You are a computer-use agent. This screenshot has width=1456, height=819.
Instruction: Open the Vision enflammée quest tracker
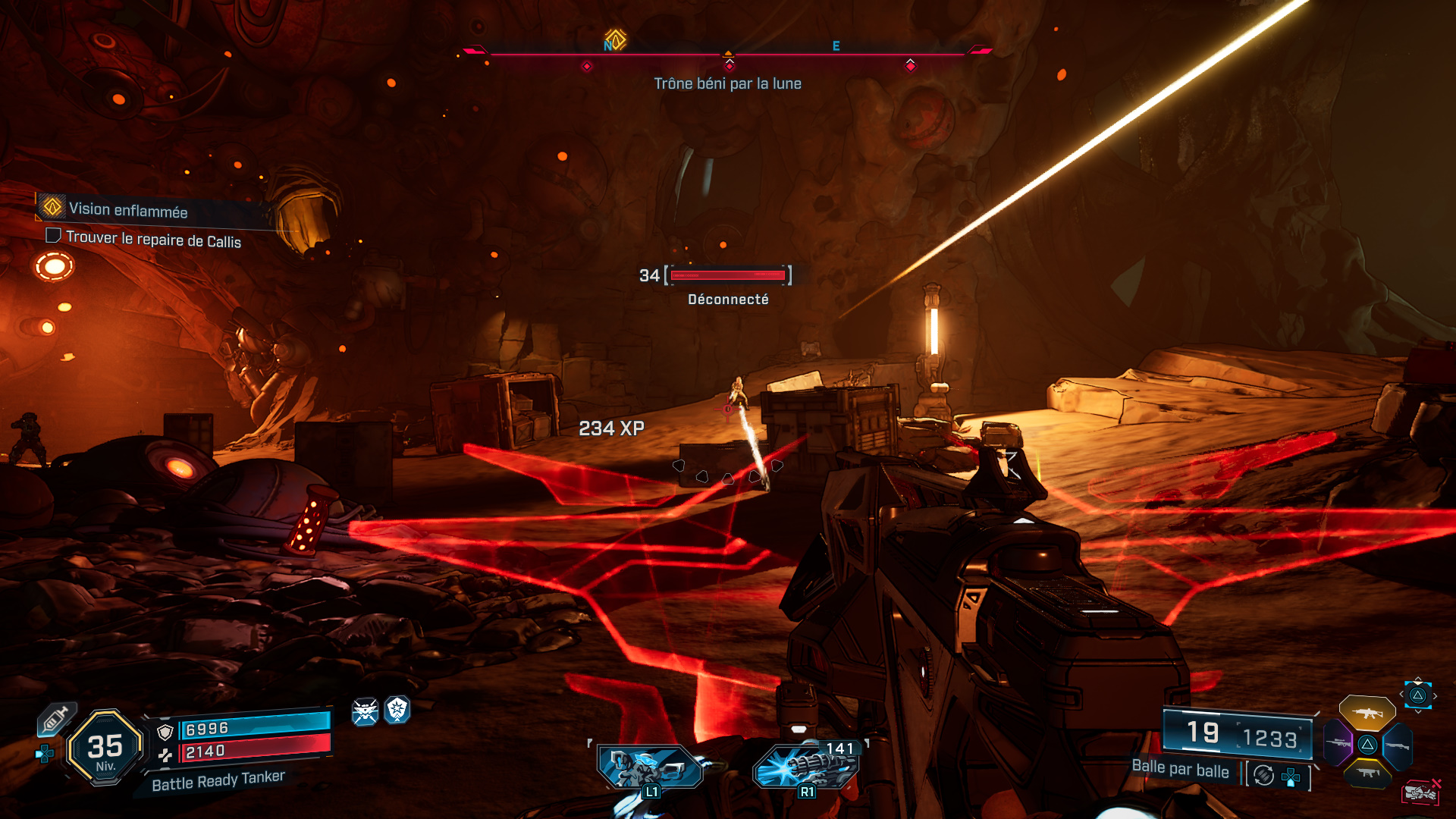click(x=127, y=210)
